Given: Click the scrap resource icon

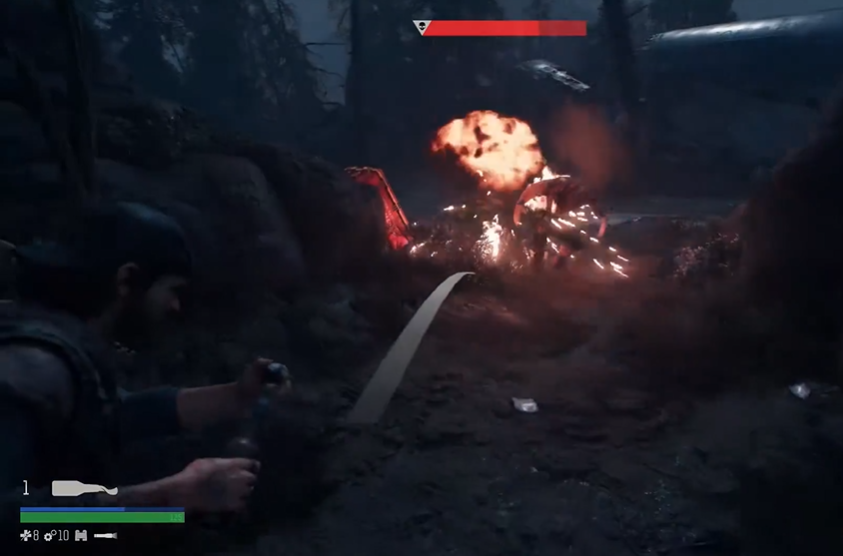Looking at the screenshot, I should pos(26,536).
